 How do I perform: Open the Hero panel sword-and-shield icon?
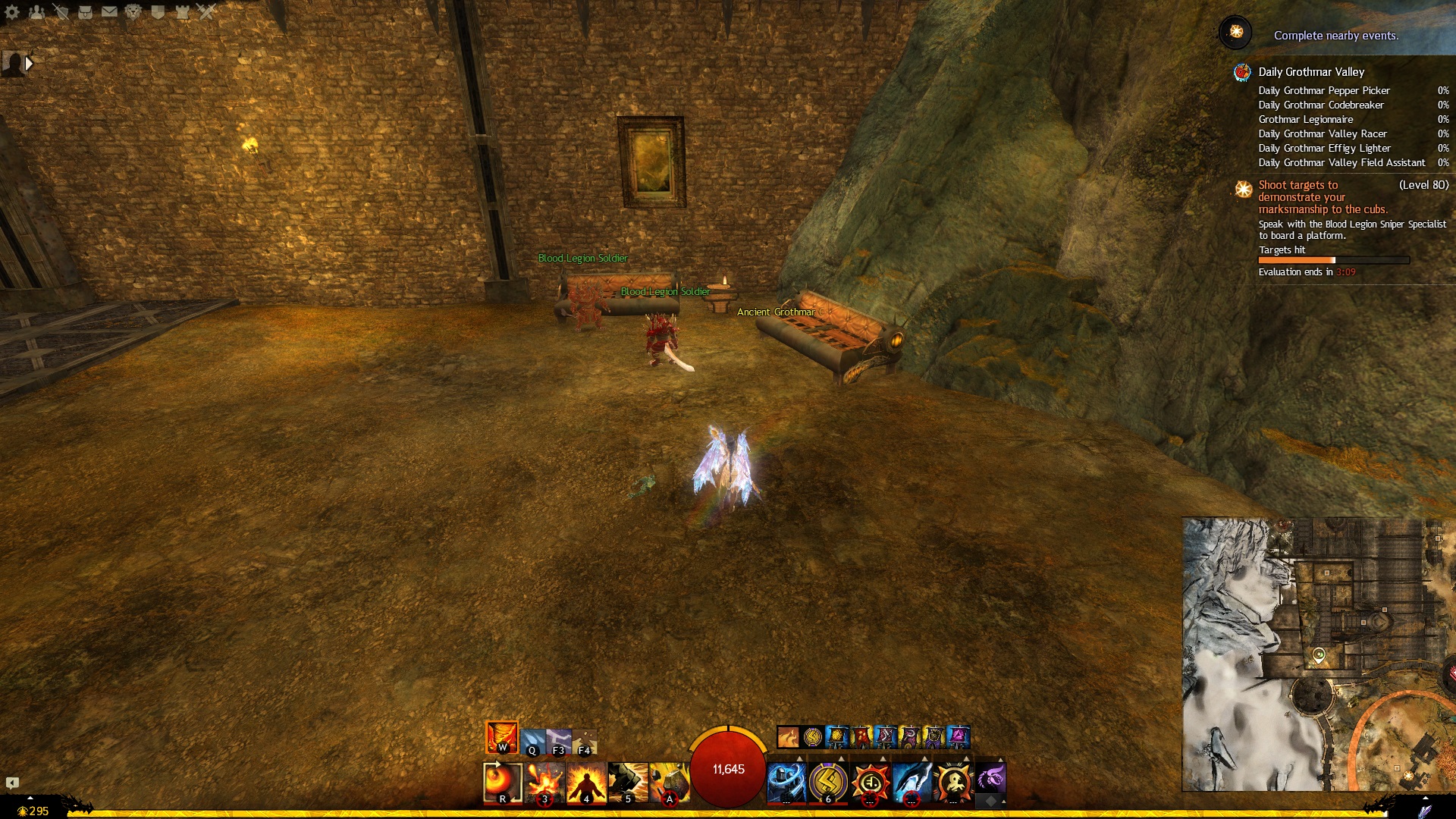click(x=61, y=11)
